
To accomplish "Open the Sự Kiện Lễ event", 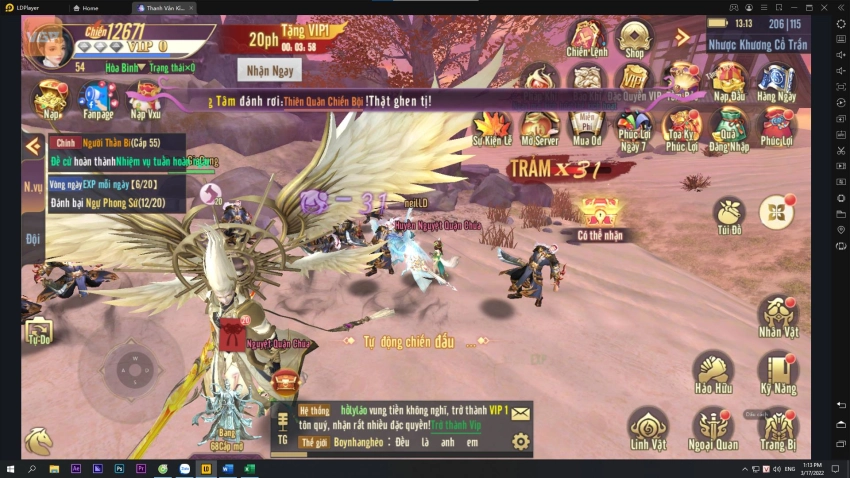I will [x=492, y=127].
